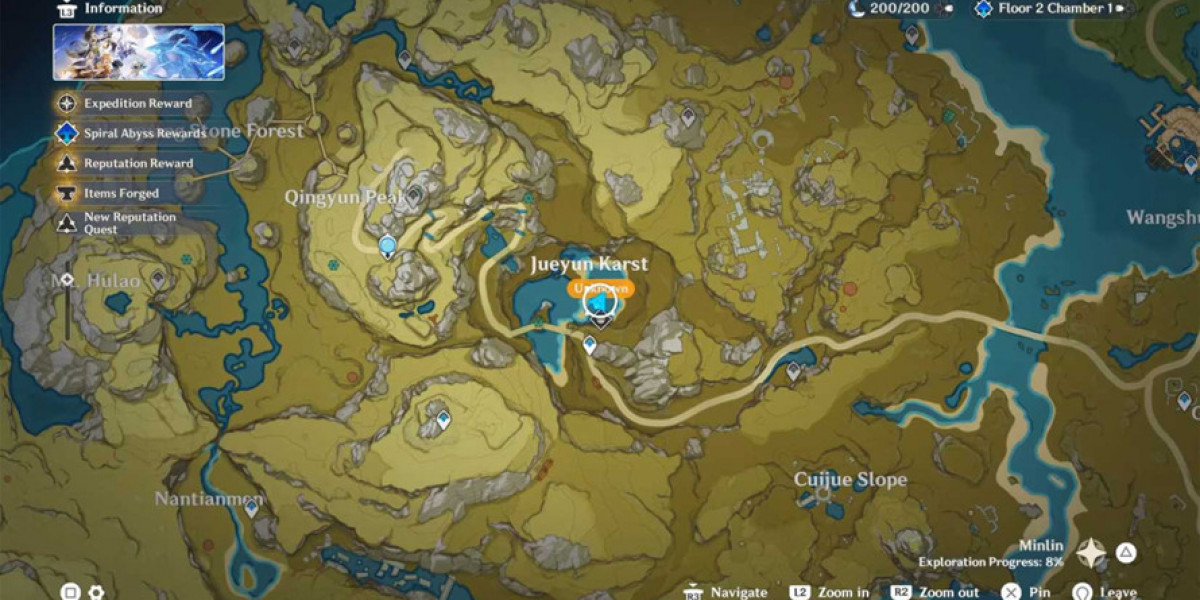Select the glowing blue waypoint at Qingyun Peak
The image size is (1200, 600).
(387, 245)
